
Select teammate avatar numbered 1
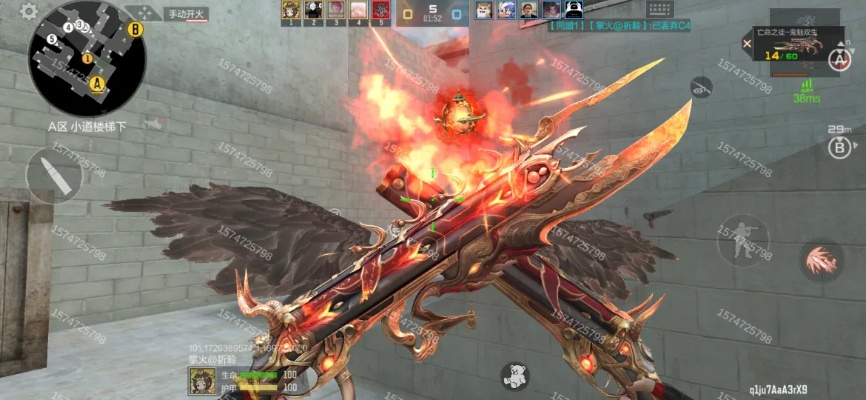click(290, 11)
